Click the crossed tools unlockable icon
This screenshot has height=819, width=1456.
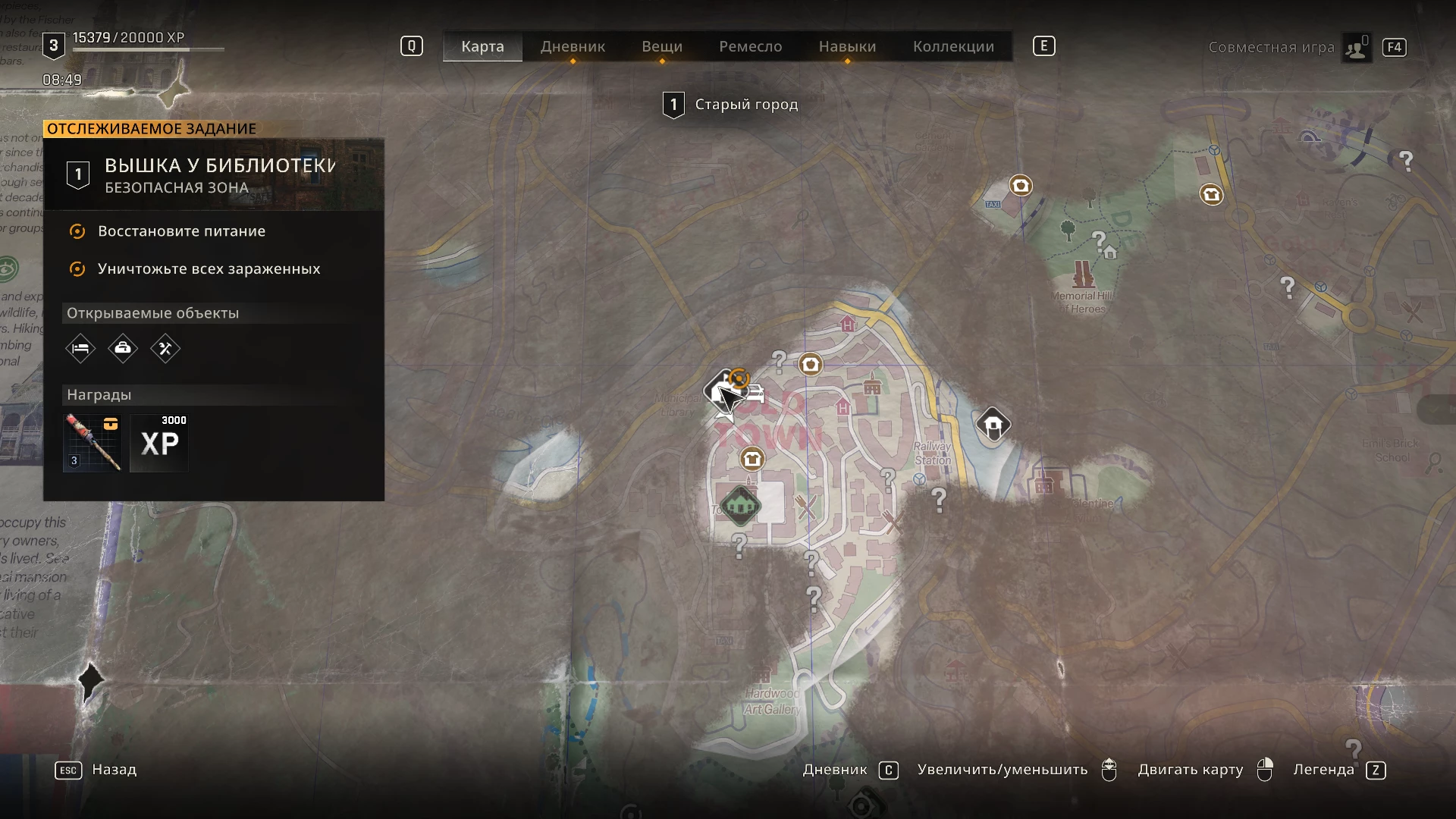165,349
